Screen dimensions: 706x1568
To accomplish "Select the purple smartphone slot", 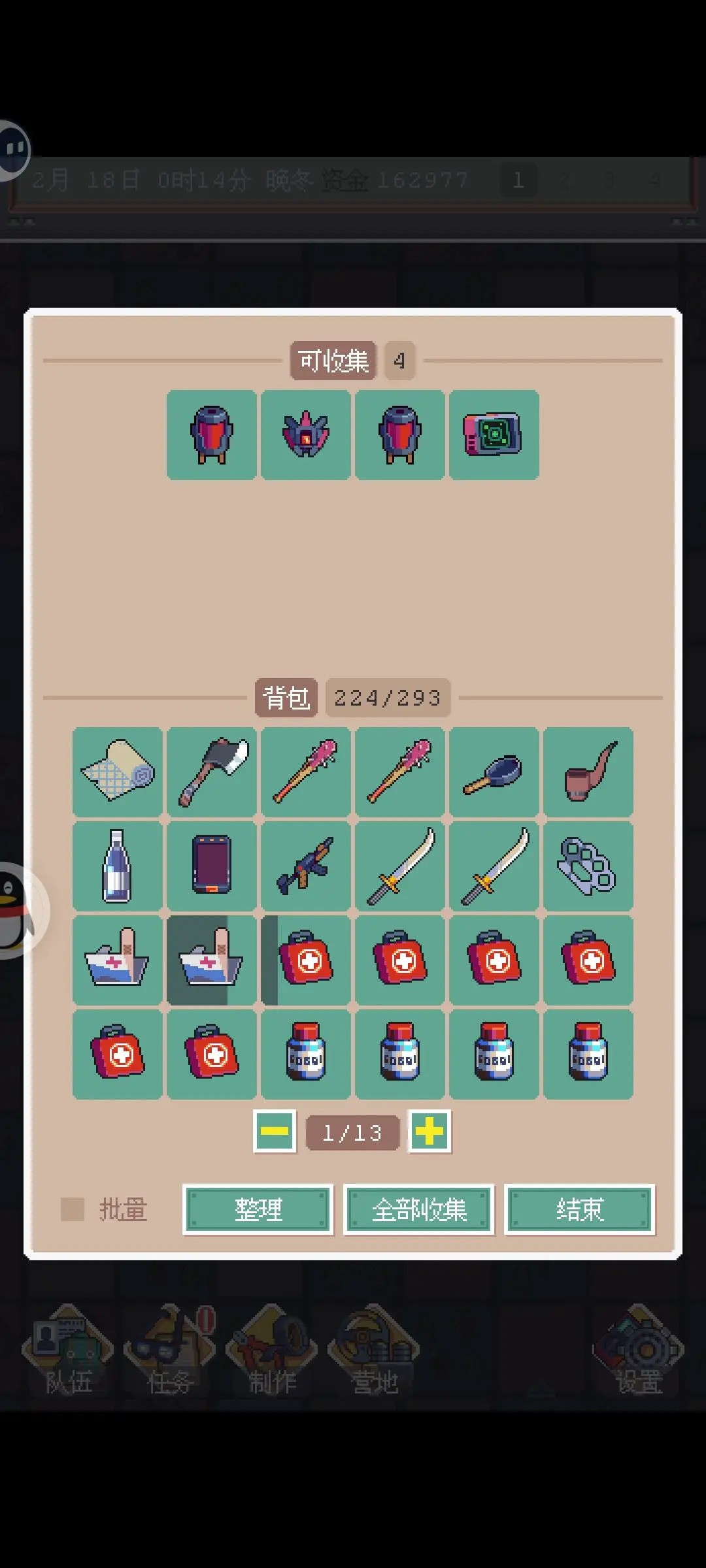I will (212, 866).
